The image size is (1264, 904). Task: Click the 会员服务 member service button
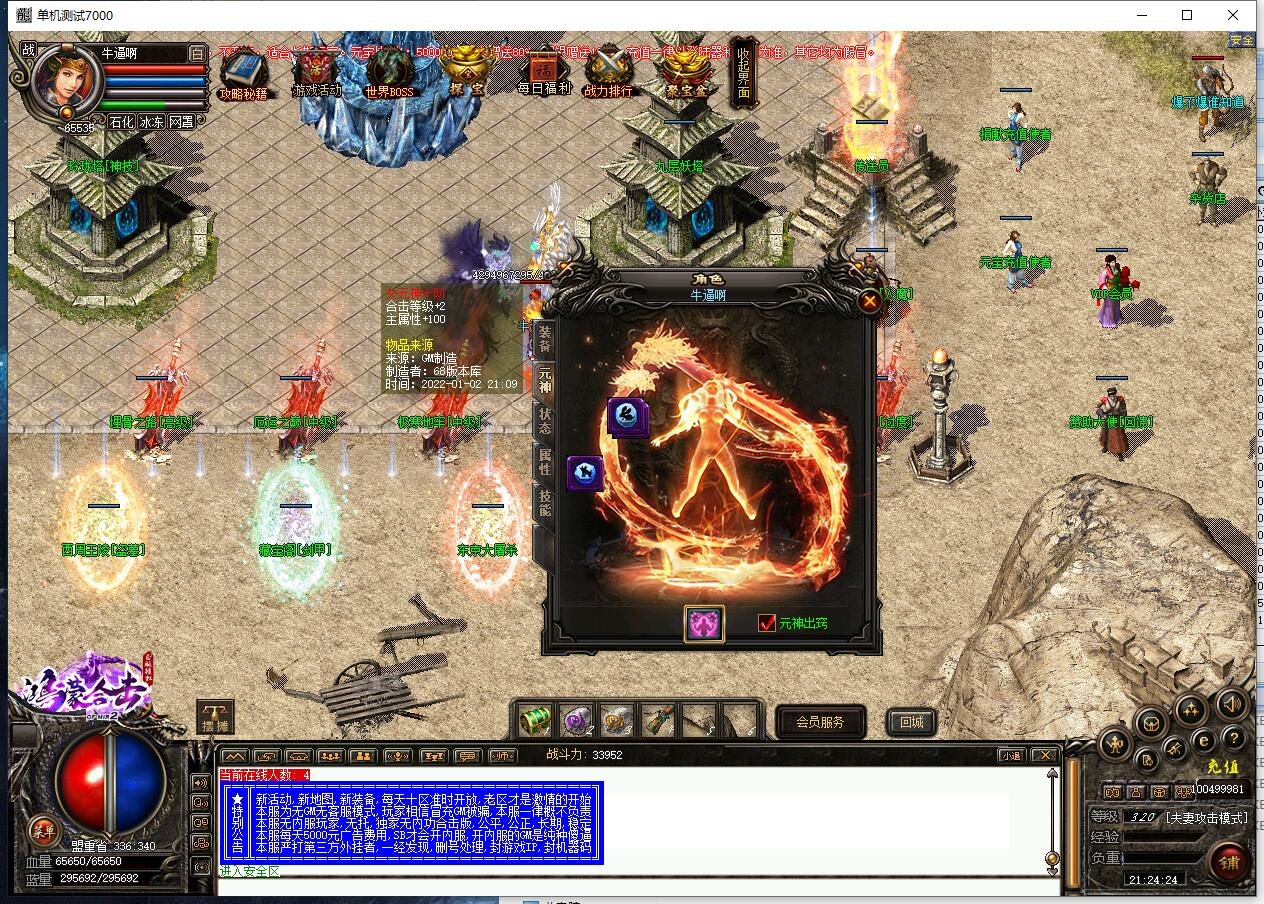[x=820, y=722]
